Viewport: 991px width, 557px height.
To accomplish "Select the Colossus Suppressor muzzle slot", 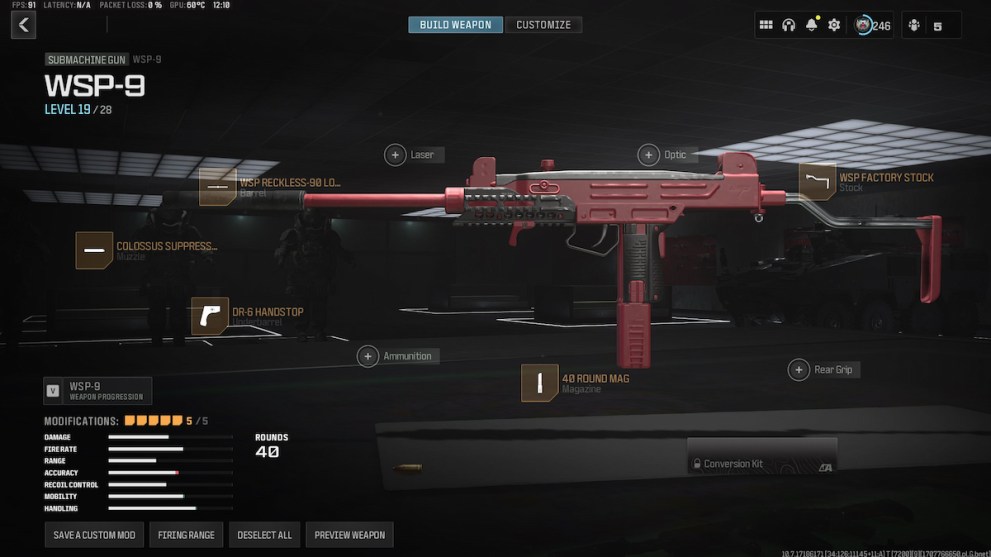I will pyautogui.click(x=94, y=250).
